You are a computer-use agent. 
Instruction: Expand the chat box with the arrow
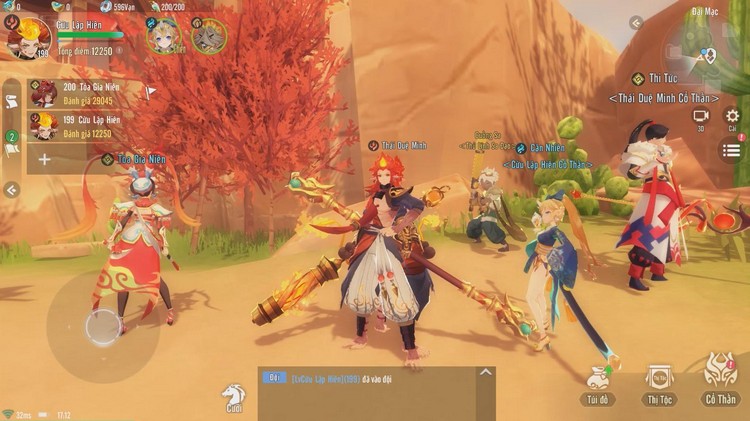click(x=485, y=373)
